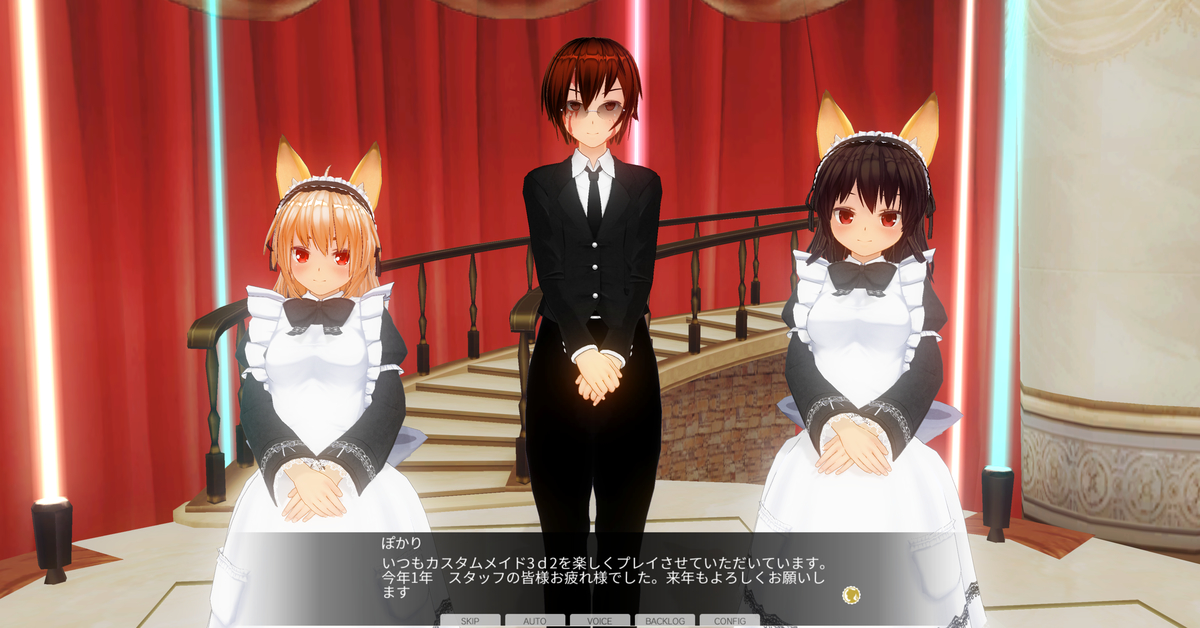The width and height of the screenshot is (1200, 628).
Task: Open the CONFIG settings
Action: 730,621
